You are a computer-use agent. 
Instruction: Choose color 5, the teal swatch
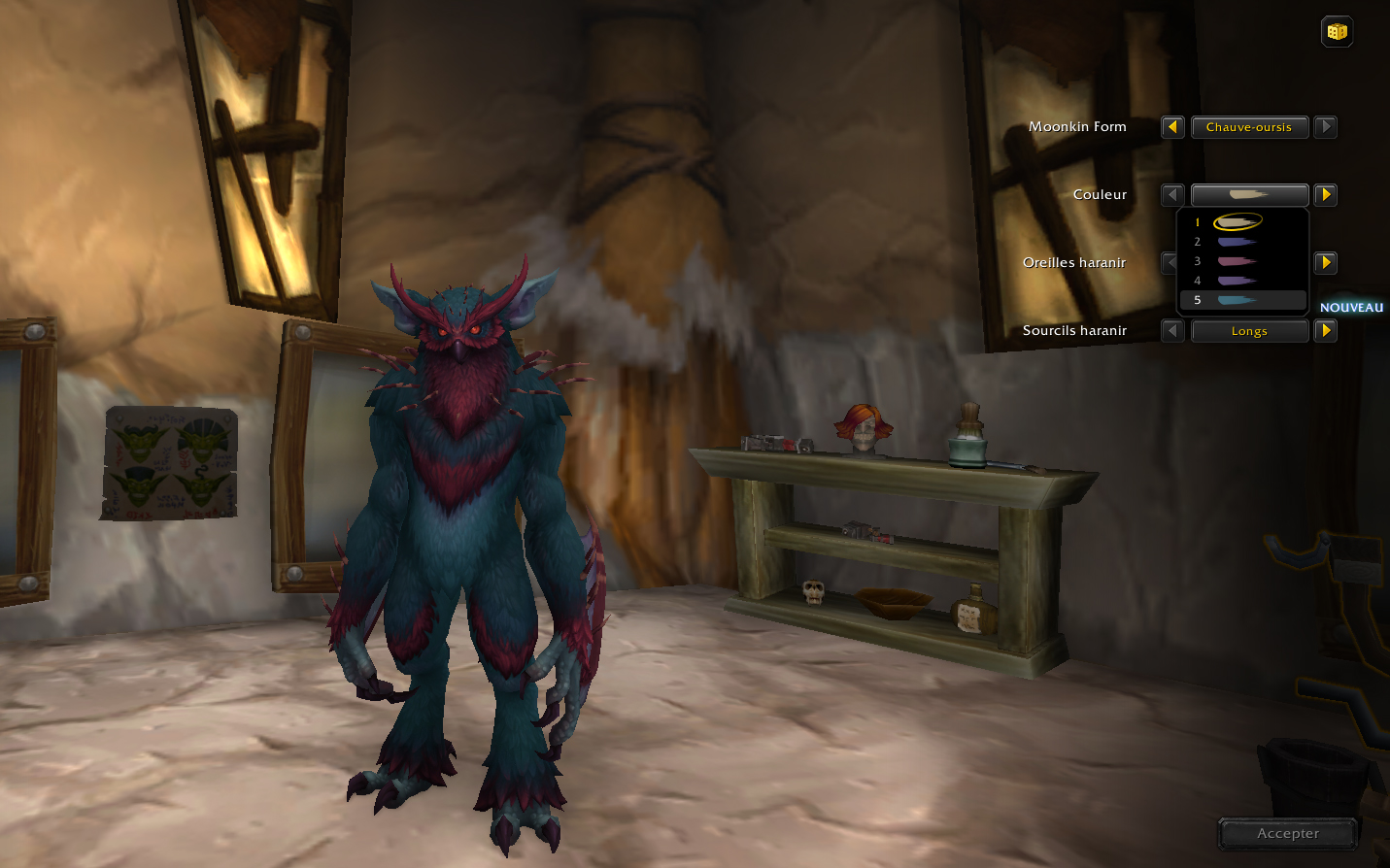tap(1237, 300)
